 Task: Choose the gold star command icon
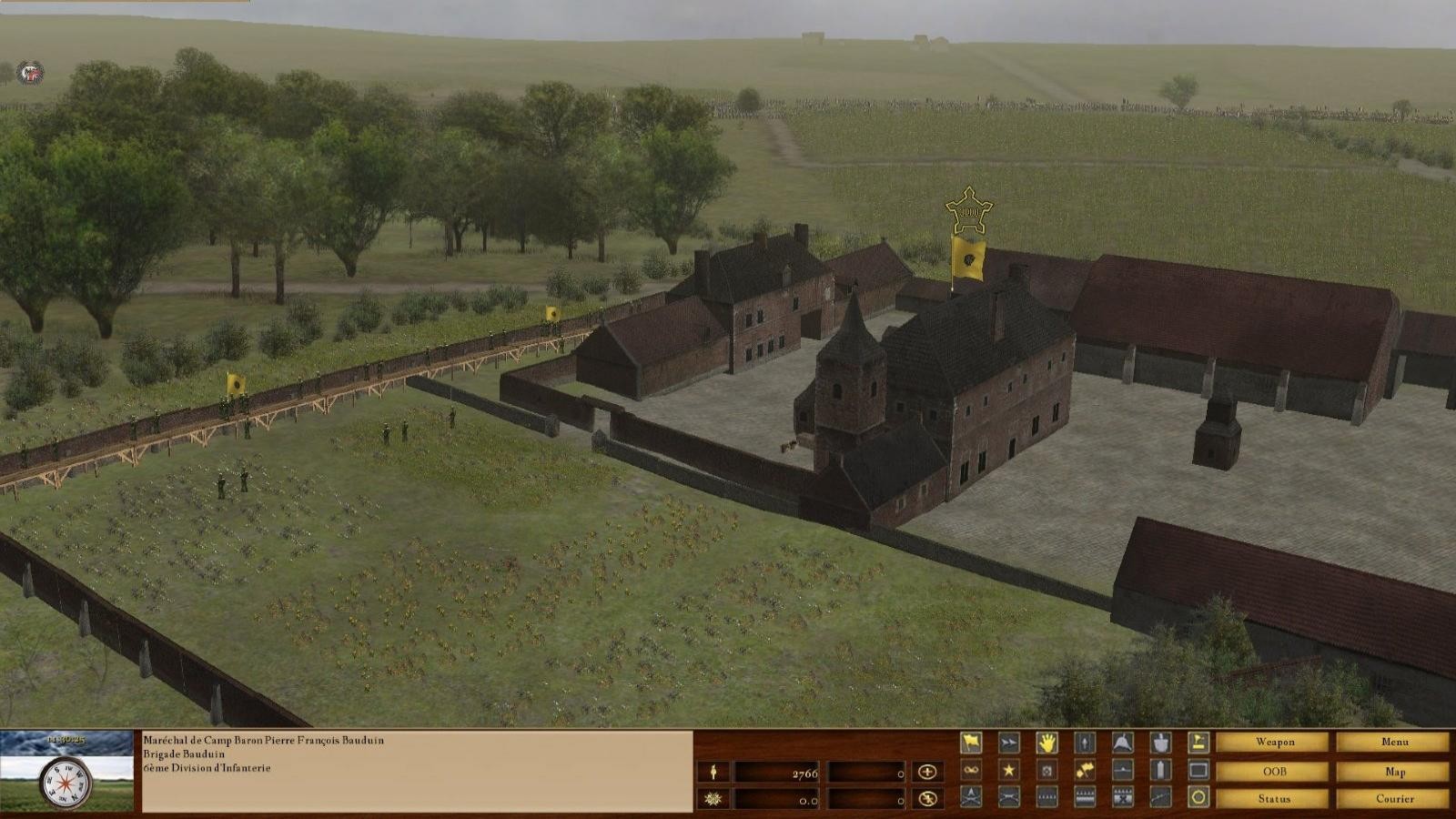coord(1009,771)
